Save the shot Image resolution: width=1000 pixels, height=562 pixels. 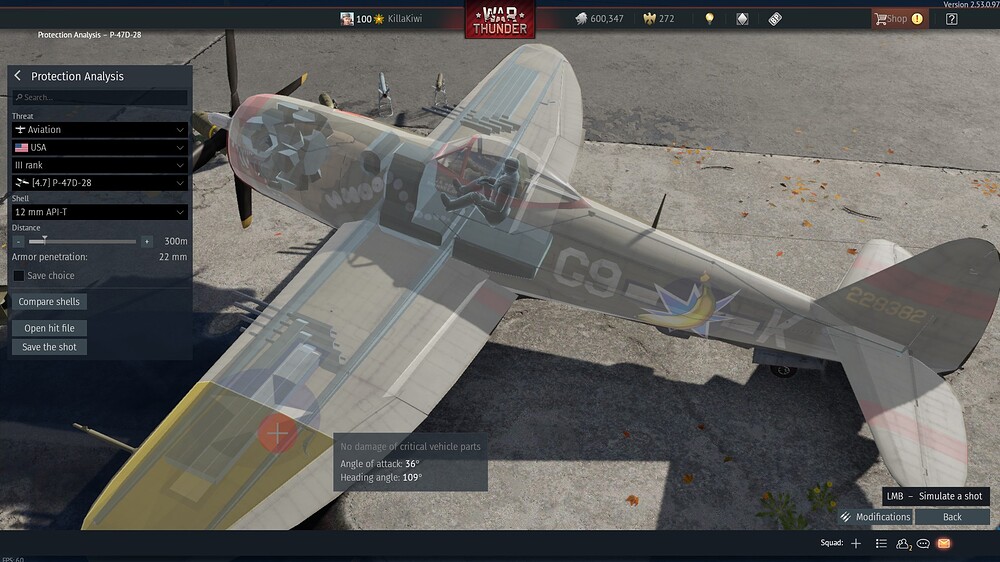[x=49, y=347]
